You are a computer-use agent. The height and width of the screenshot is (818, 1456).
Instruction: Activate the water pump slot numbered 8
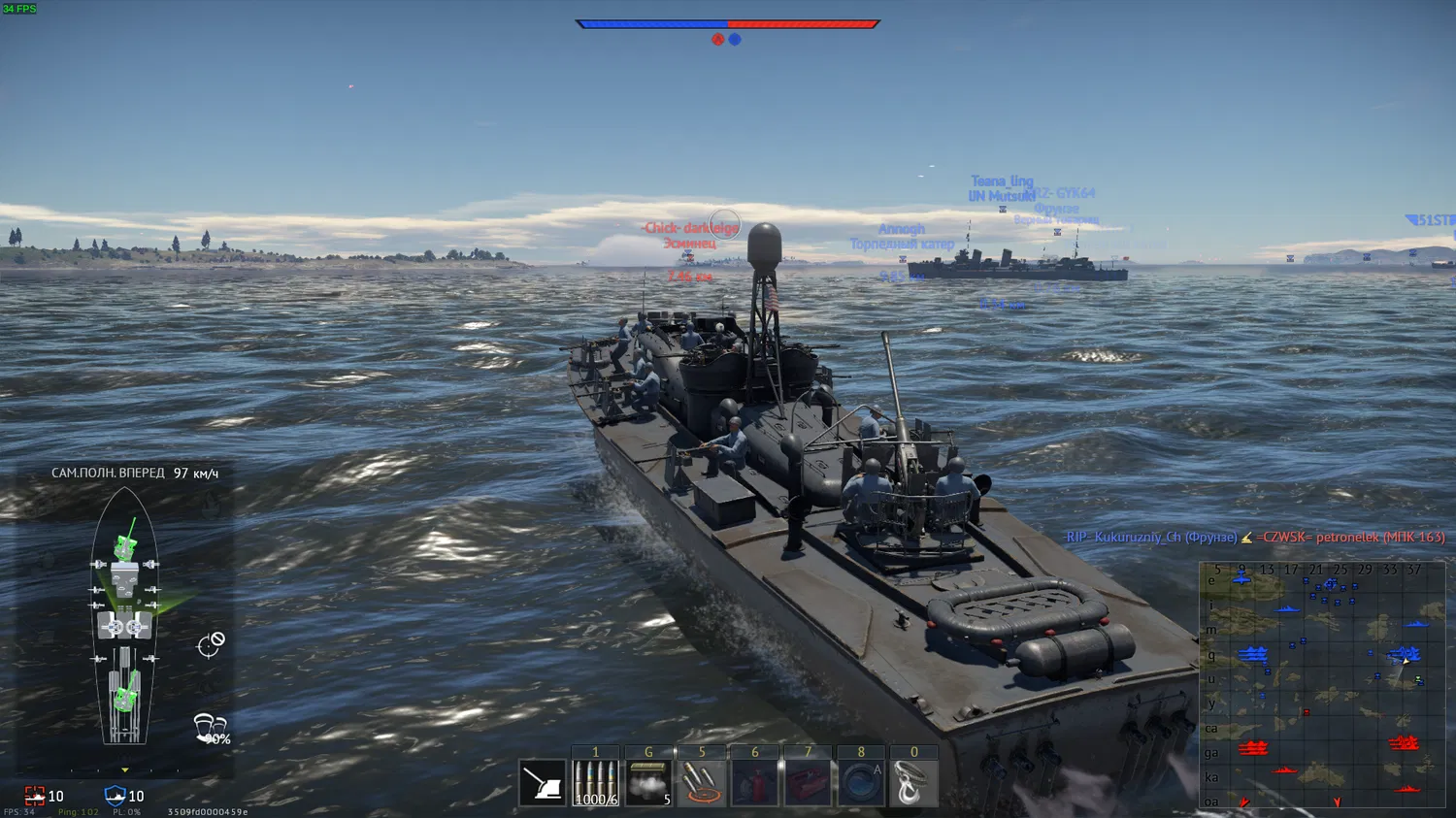[x=860, y=783]
